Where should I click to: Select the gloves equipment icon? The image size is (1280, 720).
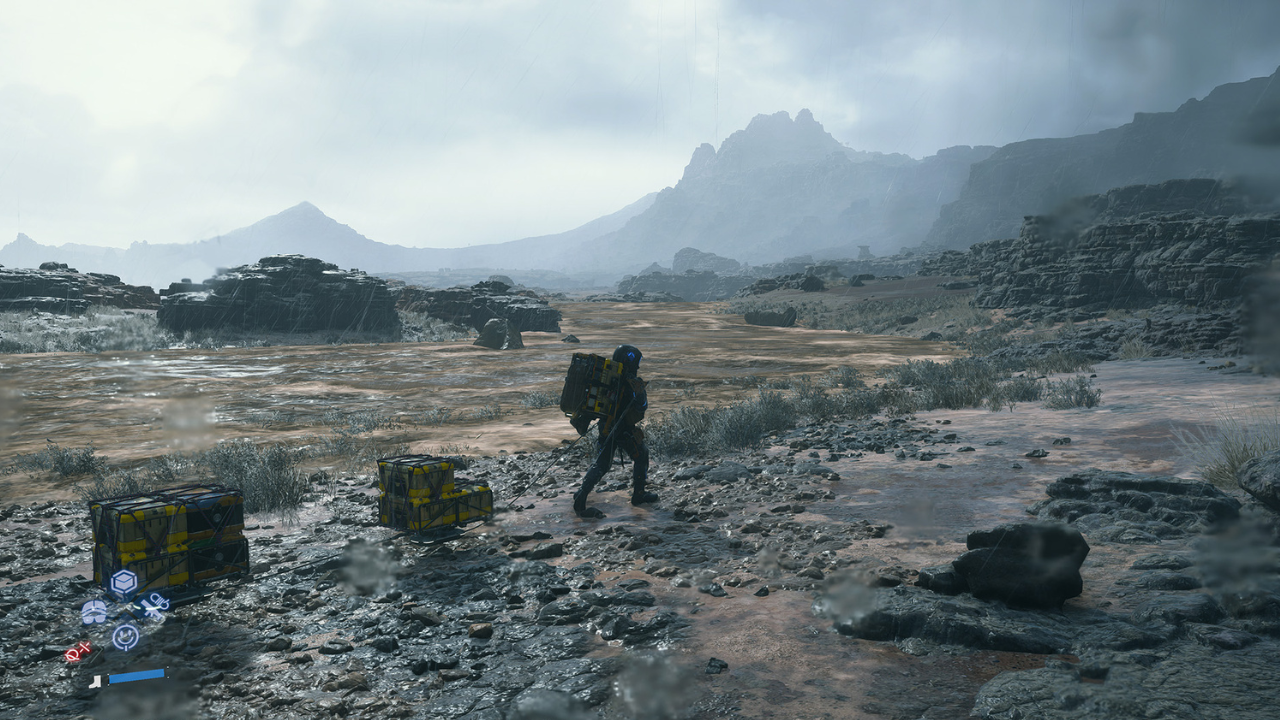click(x=95, y=610)
